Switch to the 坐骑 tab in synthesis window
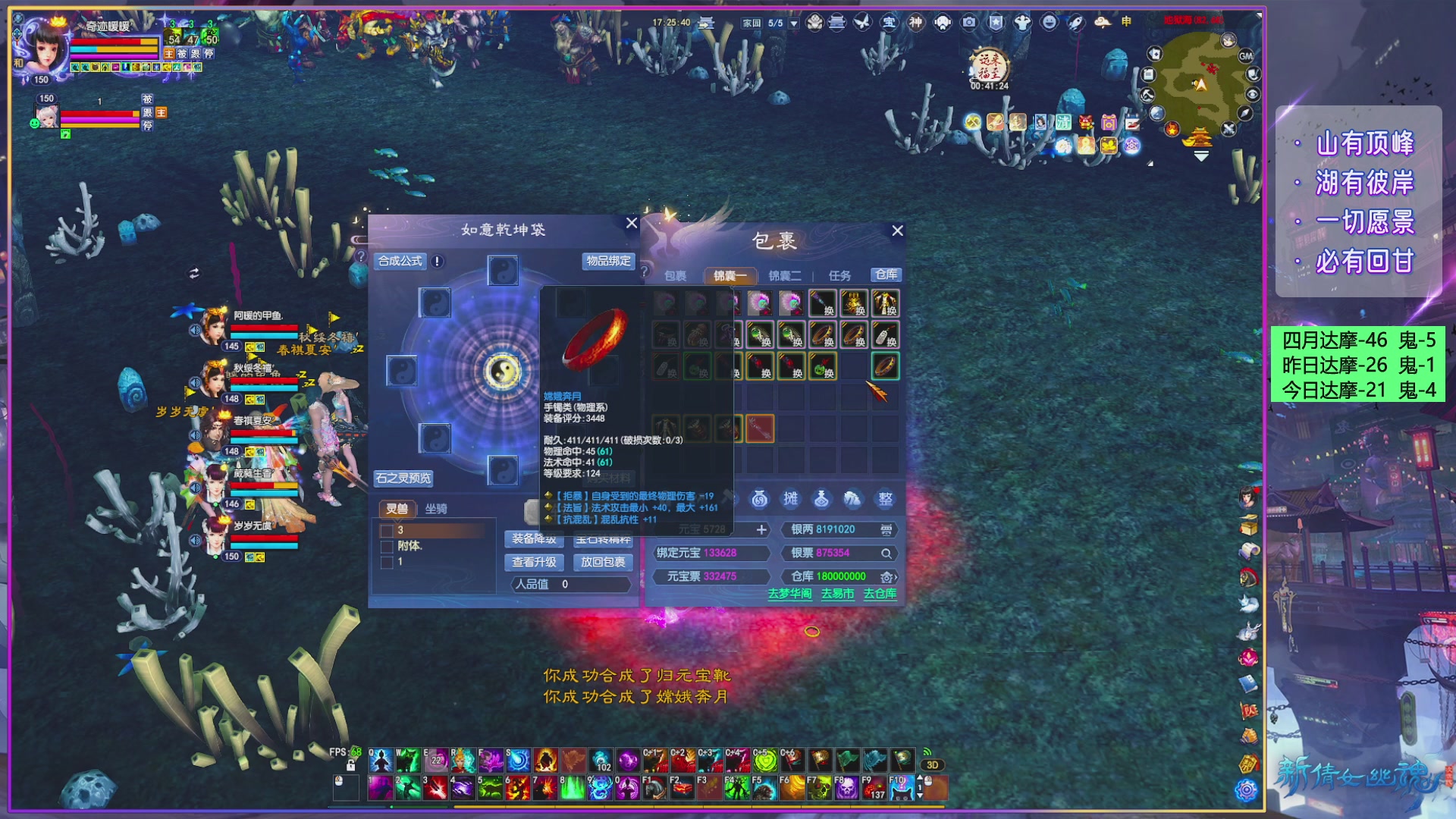Viewport: 1456px width, 819px height. (x=437, y=509)
